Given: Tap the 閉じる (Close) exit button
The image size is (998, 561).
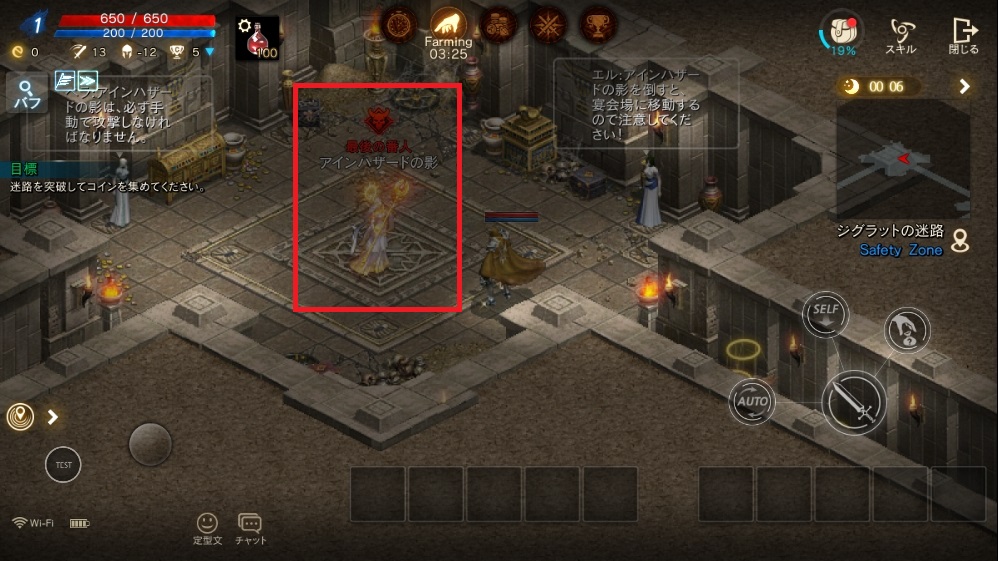Looking at the screenshot, I should pos(963,36).
